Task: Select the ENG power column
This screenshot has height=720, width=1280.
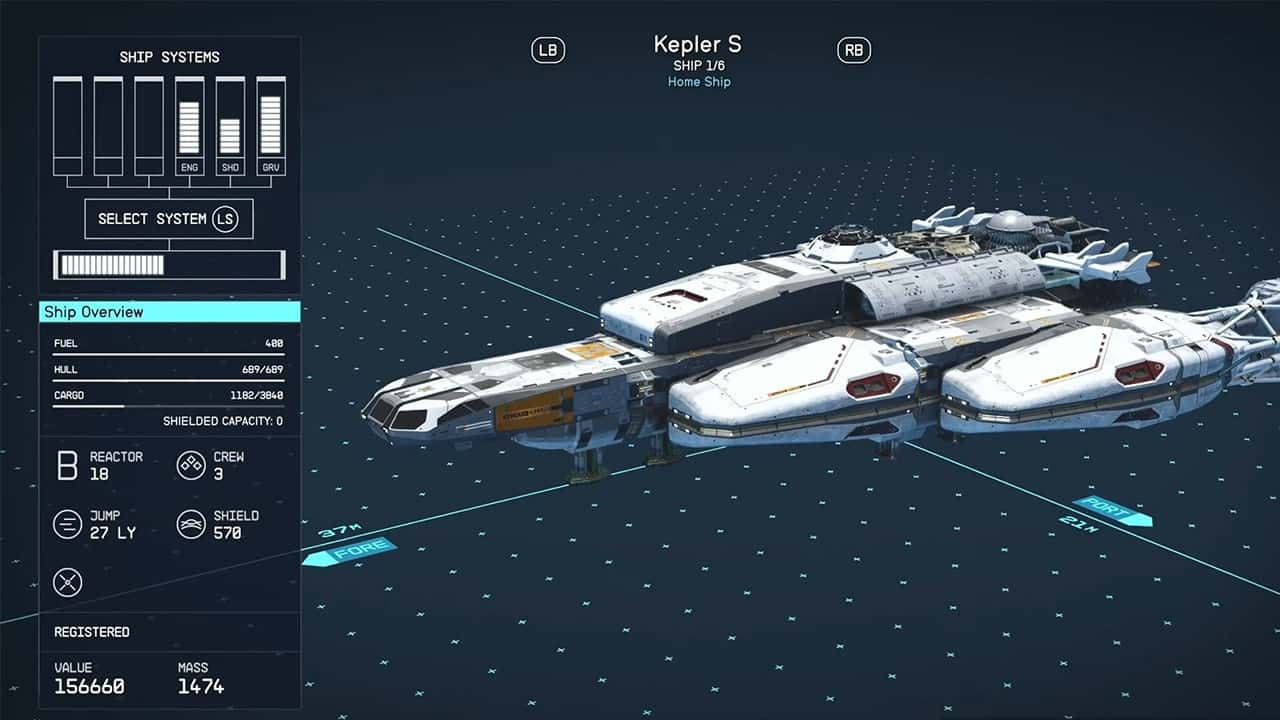Action: click(x=189, y=127)
